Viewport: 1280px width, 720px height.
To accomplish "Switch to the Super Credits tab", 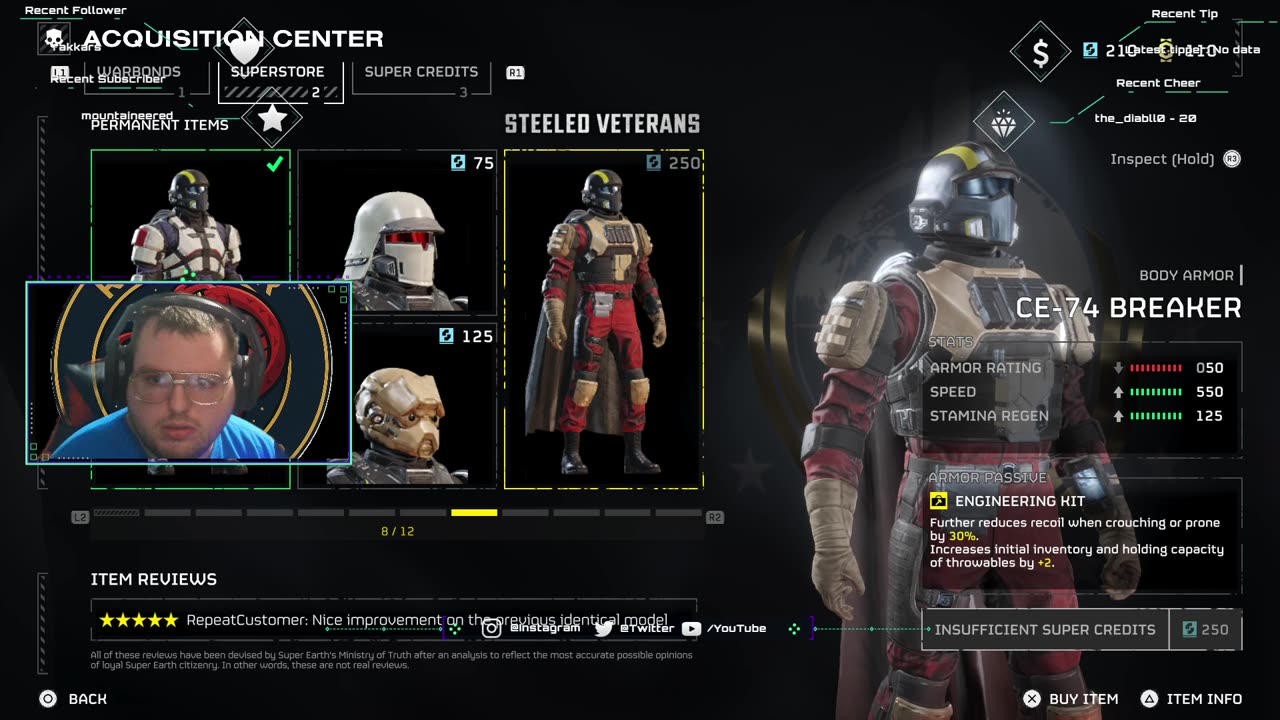I will pyautogui.click(x=421, y=73).
